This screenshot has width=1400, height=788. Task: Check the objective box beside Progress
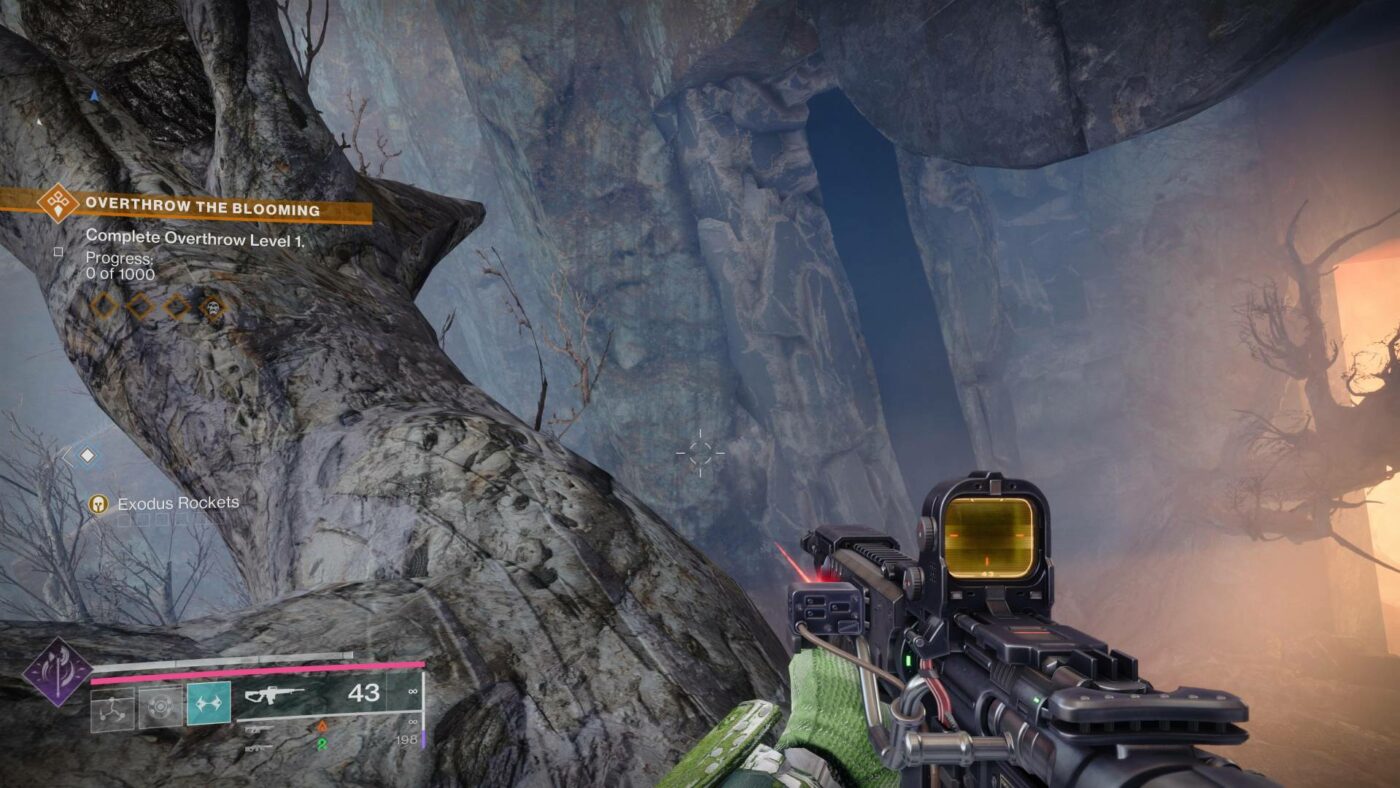click(56, 253)
